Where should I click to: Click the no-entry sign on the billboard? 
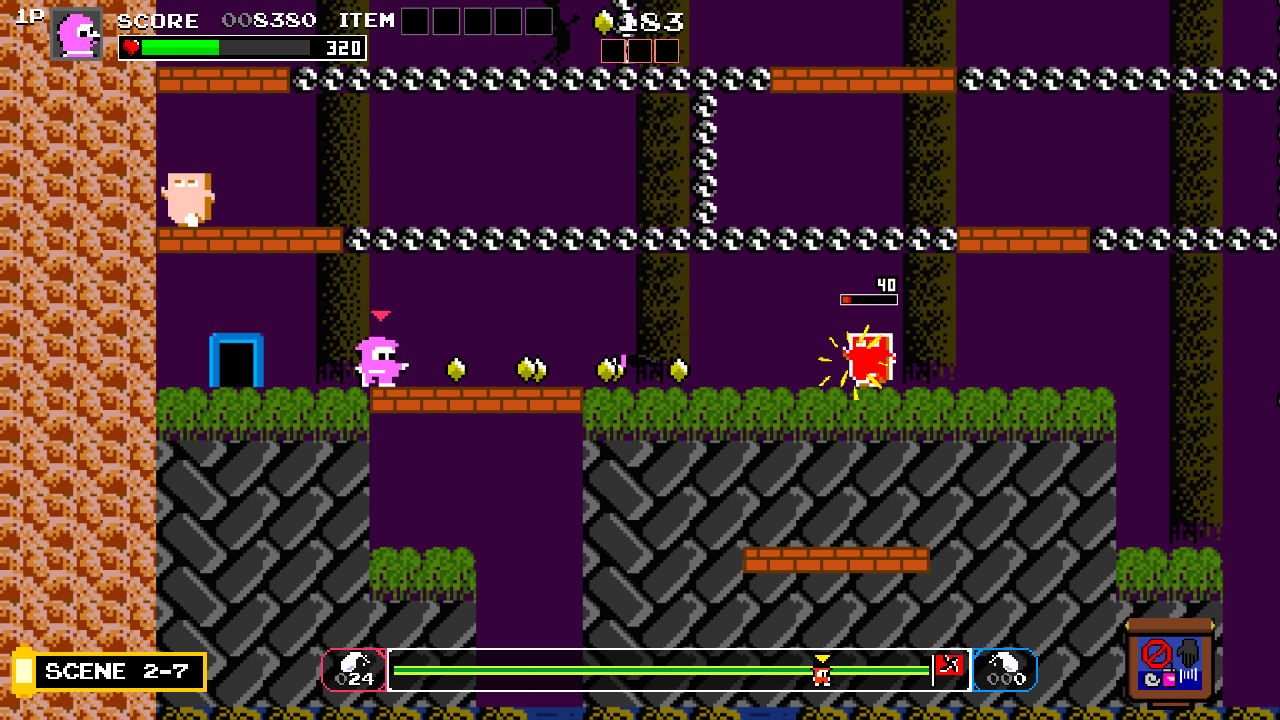(x=1157, y=653)
